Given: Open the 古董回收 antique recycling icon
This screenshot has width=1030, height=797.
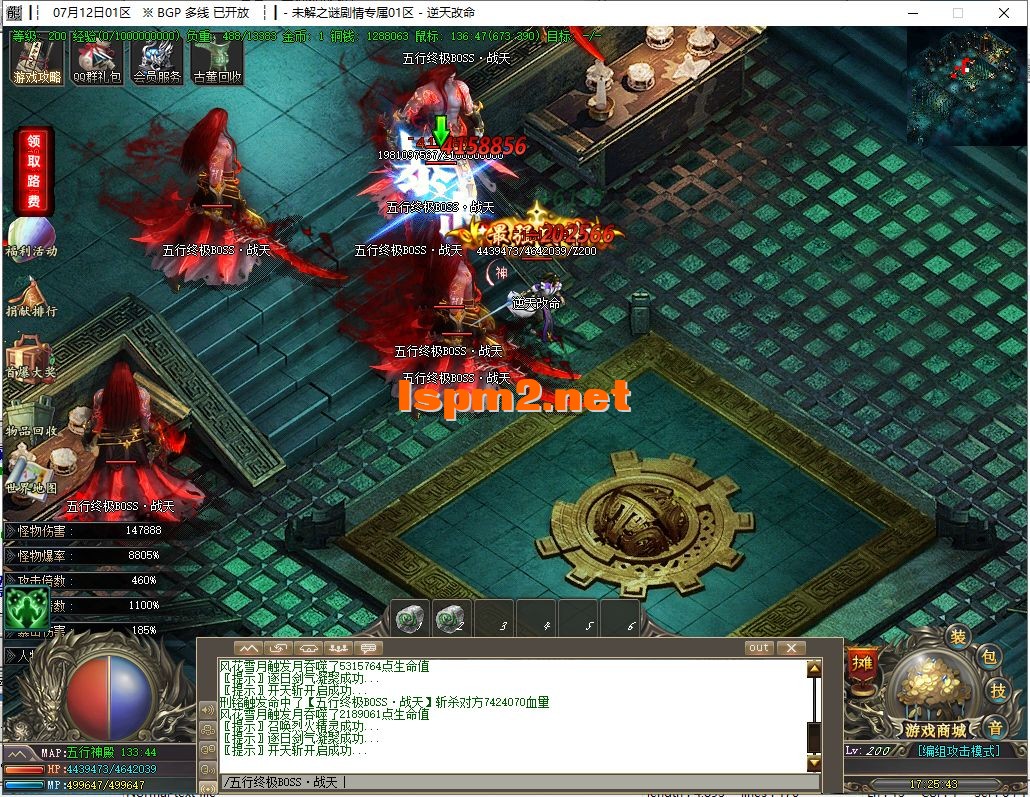Looking at the screenshot, I should click(217, 62).
